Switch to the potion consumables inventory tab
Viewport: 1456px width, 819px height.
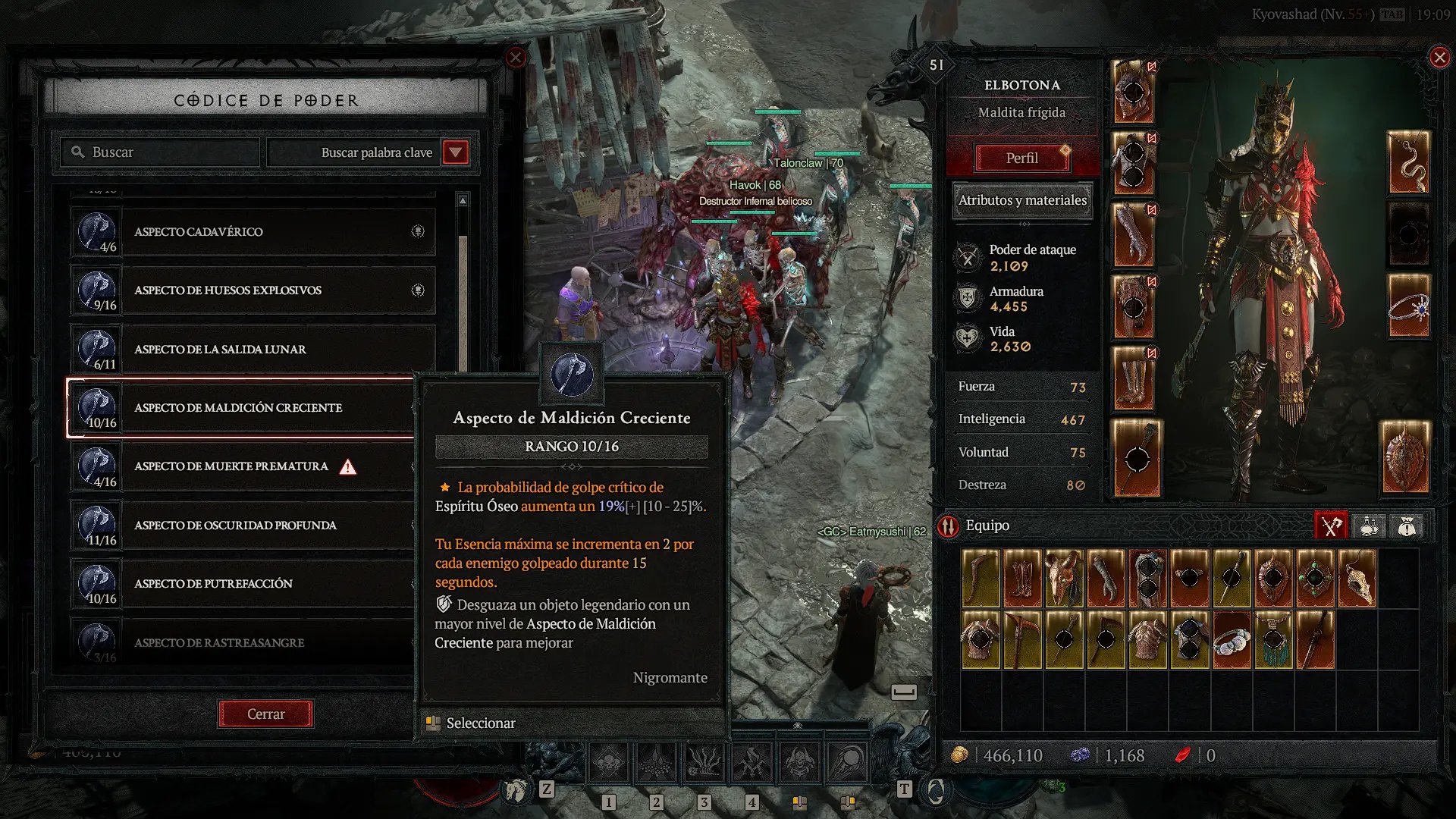(x=1369, y=526)
